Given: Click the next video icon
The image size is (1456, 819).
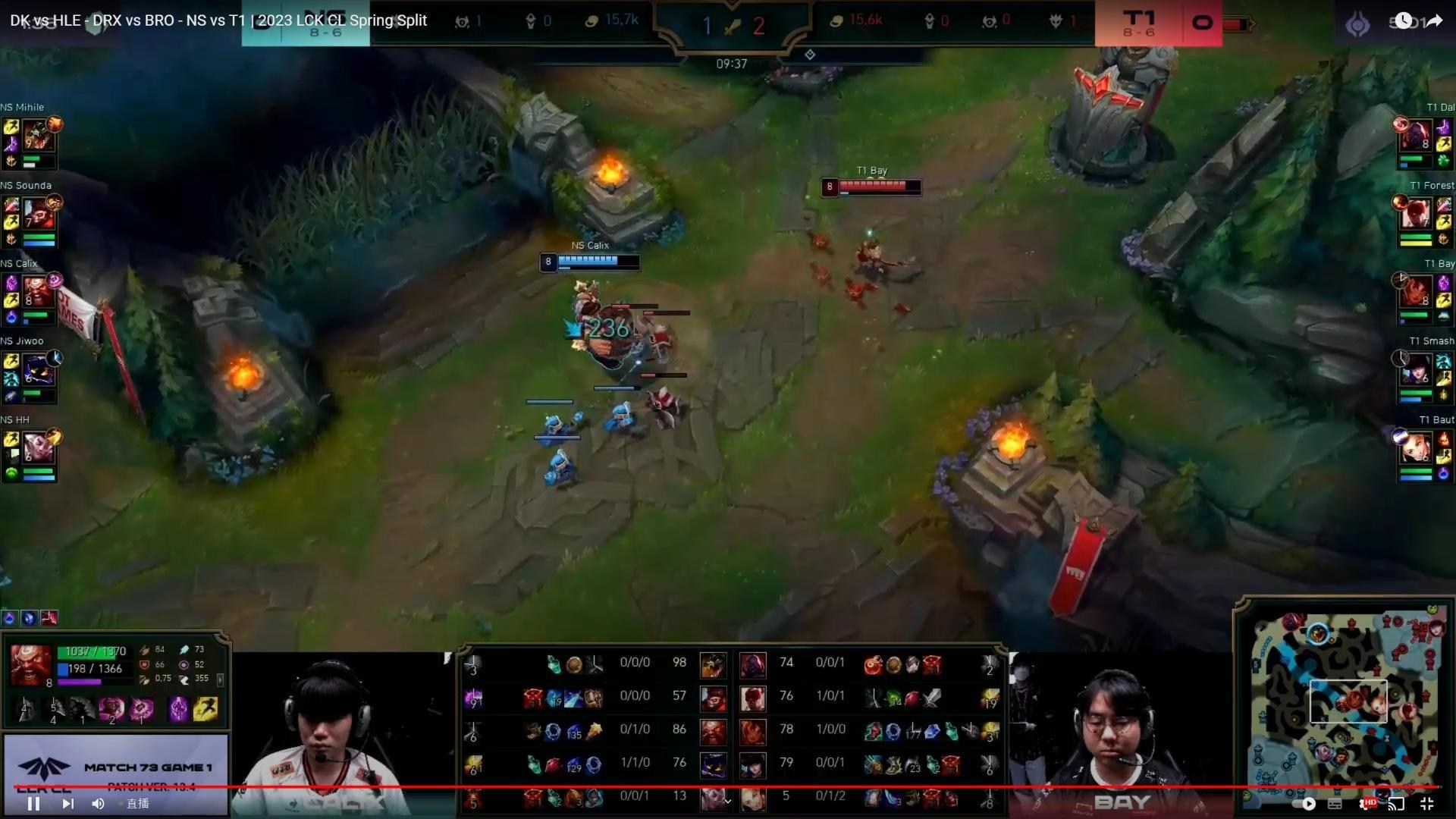Looking at the screenshot, I should pyautogui.click(x=68, y=803).
